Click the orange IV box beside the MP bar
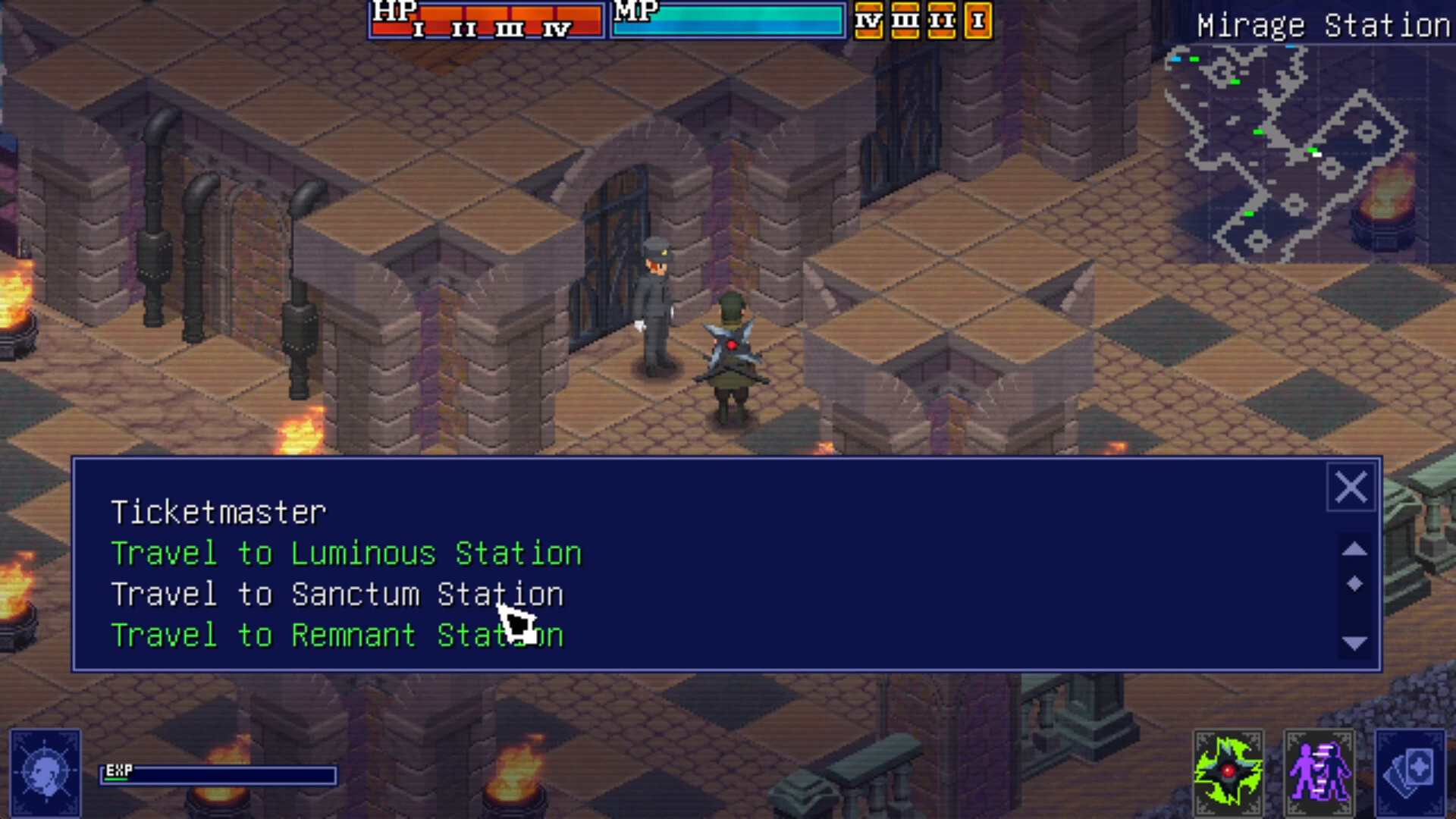The image size is (1456, 819). pos(871,20)
